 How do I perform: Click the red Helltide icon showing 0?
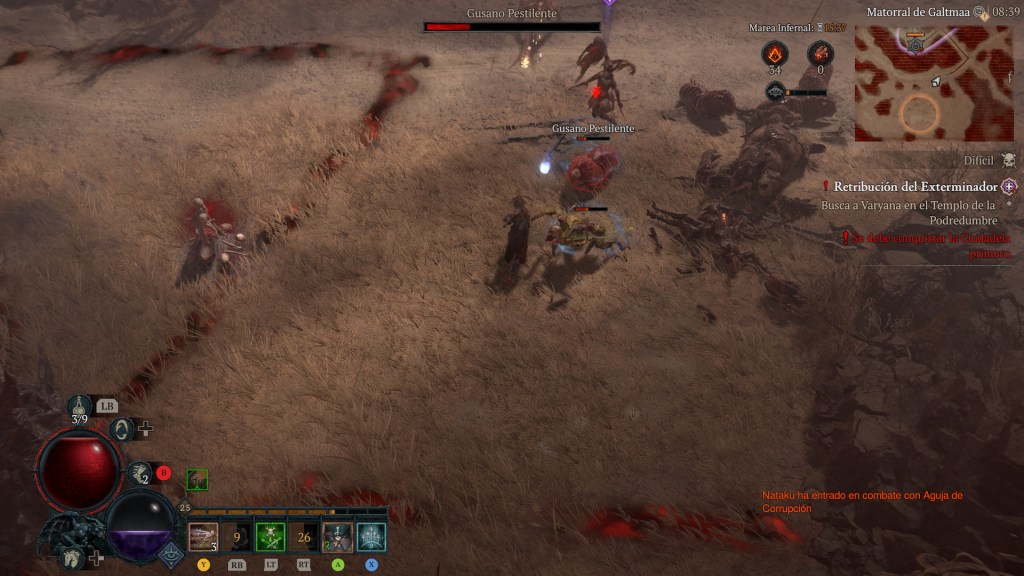point(820,54)
